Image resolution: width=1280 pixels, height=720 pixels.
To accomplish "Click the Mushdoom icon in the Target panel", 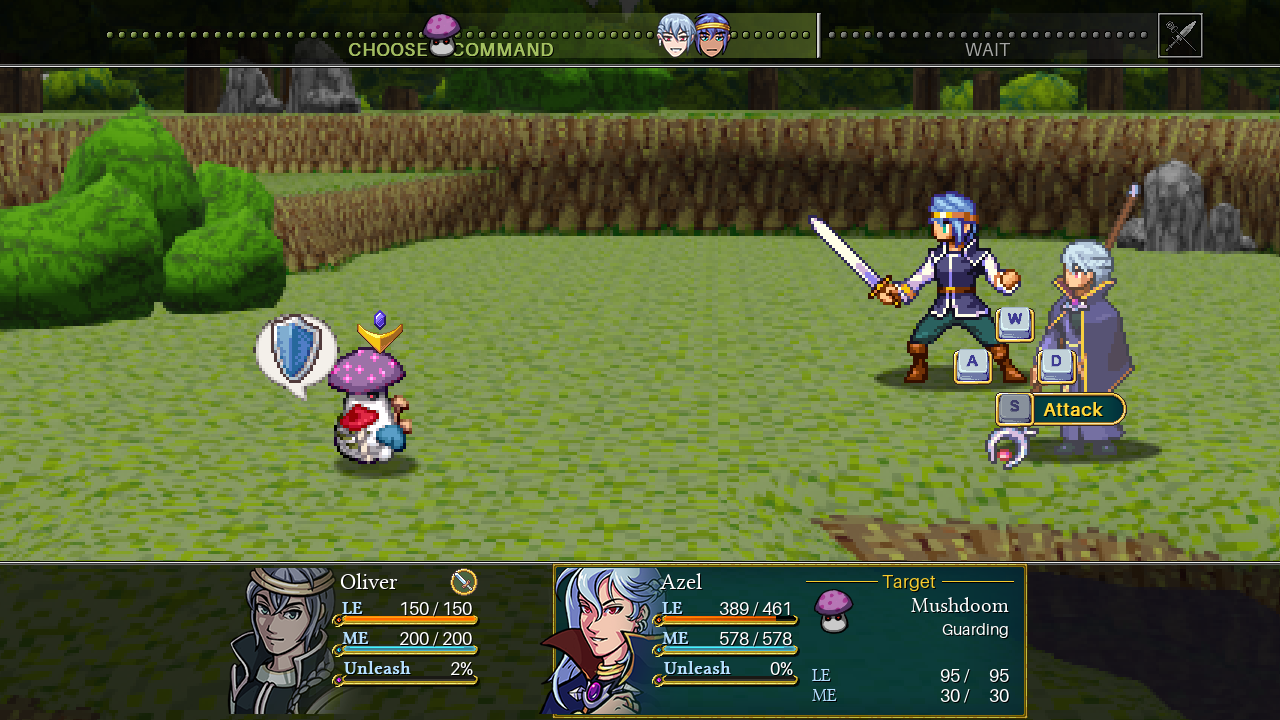I will (x=834, y=610).
